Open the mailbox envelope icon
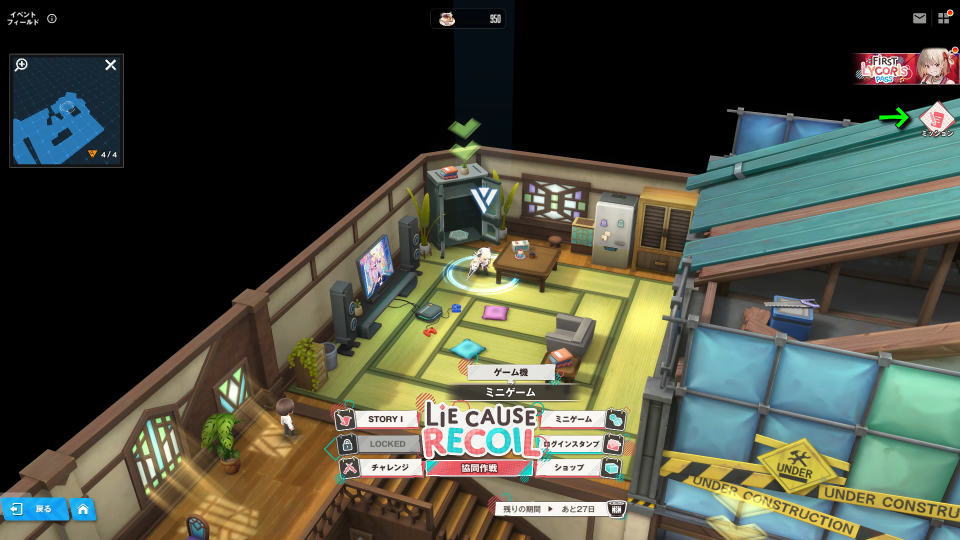Viewport: 960px width, 540px height. pos(919,18)
